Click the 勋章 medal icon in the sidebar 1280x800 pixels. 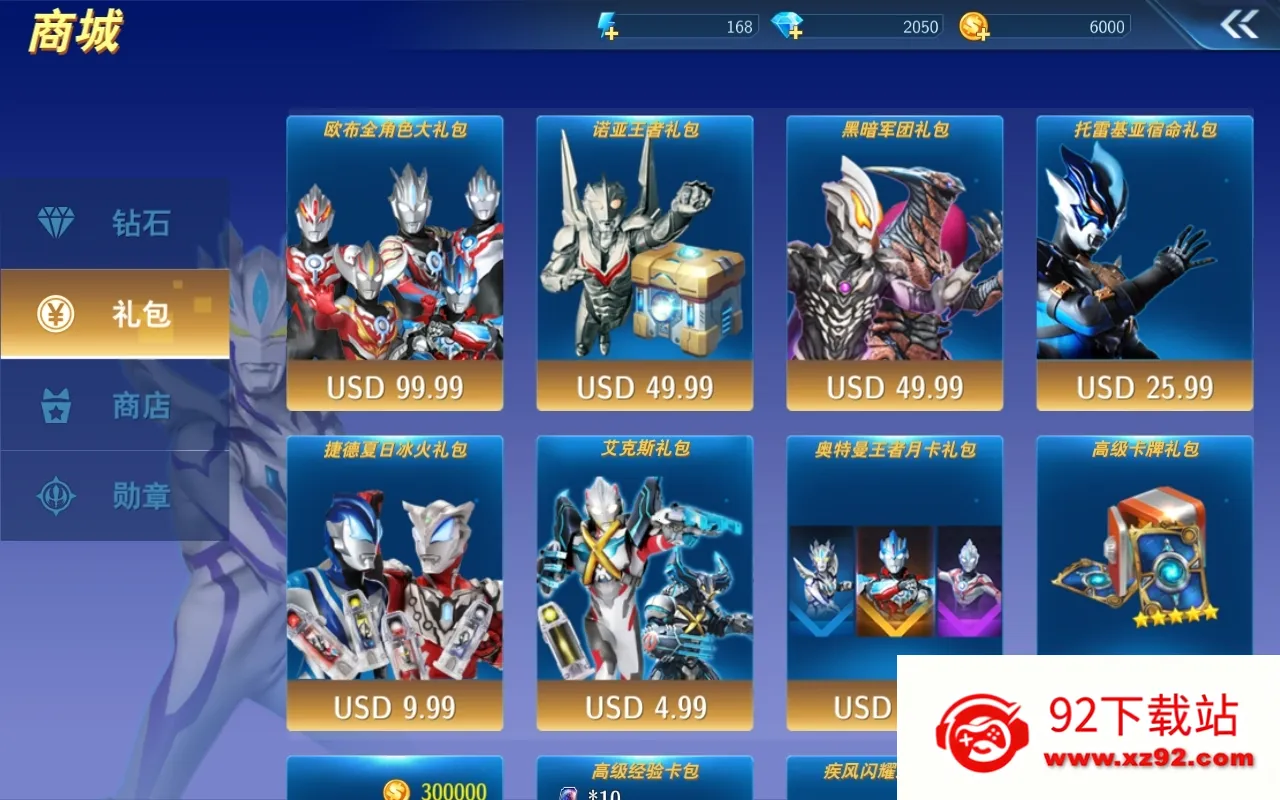point(56,496)
